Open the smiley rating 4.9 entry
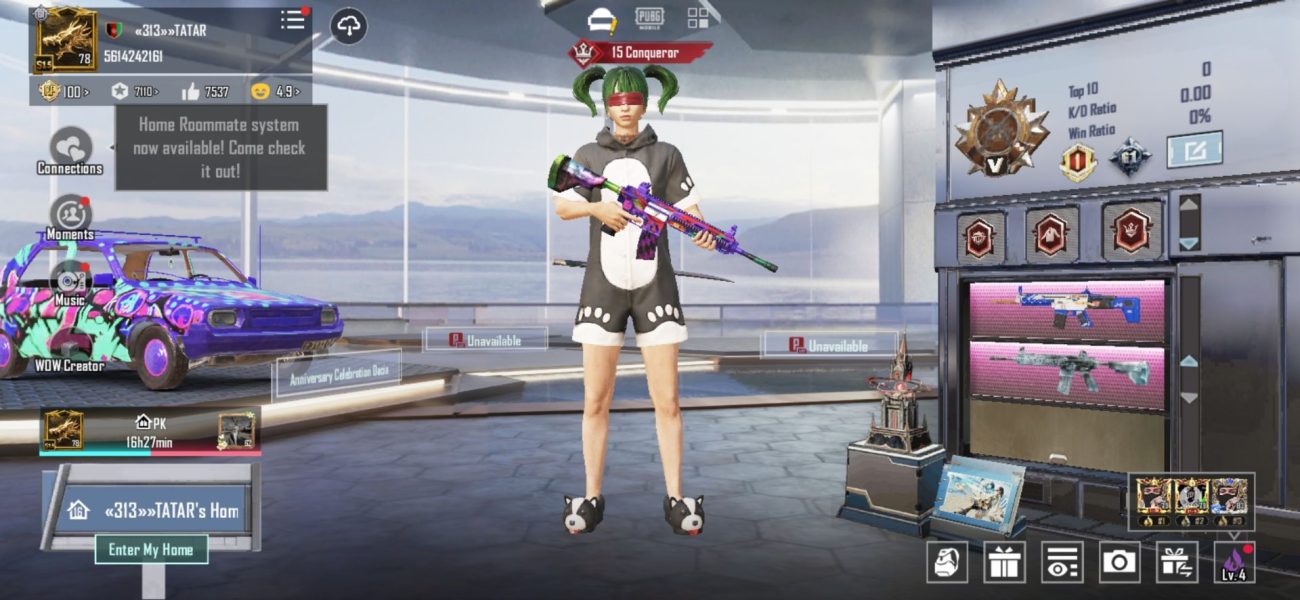Image resolution: width=1300 pixels, height=600 pixels. 274,92
